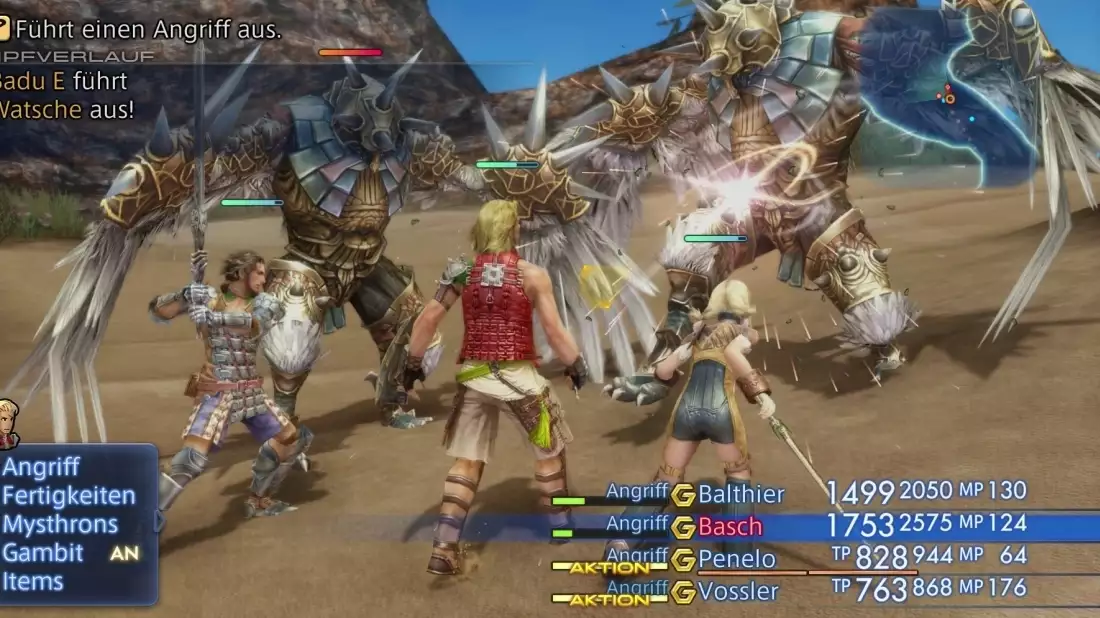Open the Items command
The image size is (1100, 618).
pos(33,582)
